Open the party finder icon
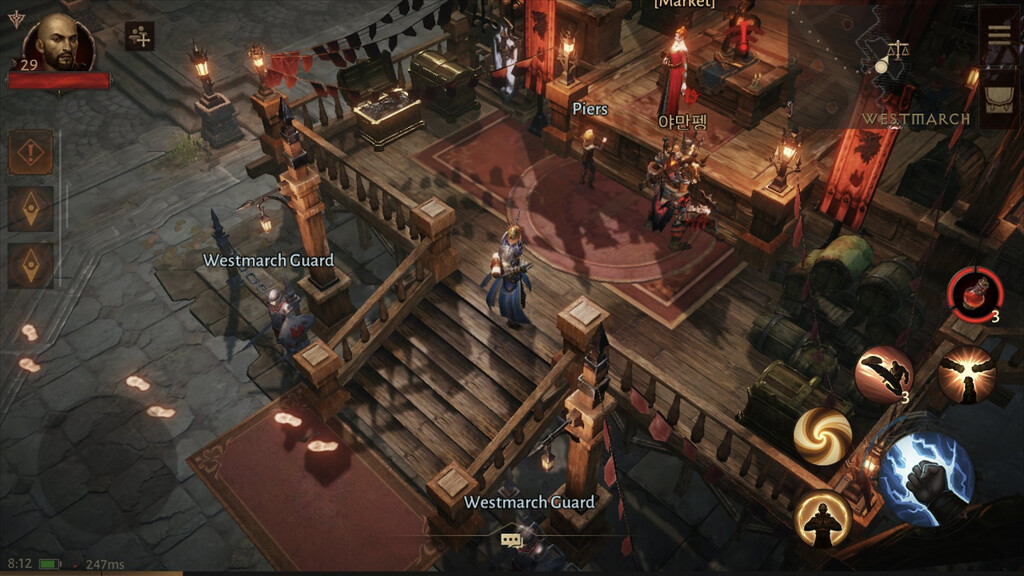Screen dimensions: 1024x576 [x=140, y=36]
